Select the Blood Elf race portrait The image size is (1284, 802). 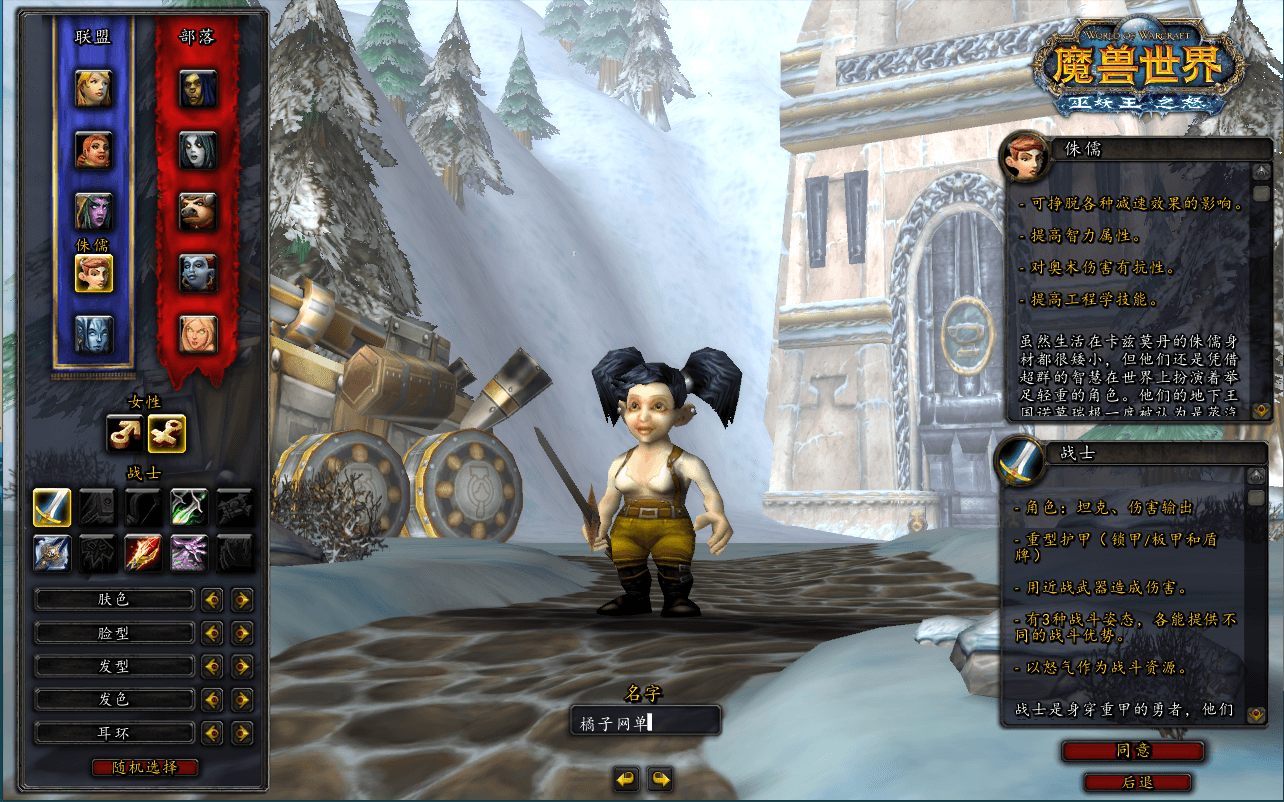(198, 334)
